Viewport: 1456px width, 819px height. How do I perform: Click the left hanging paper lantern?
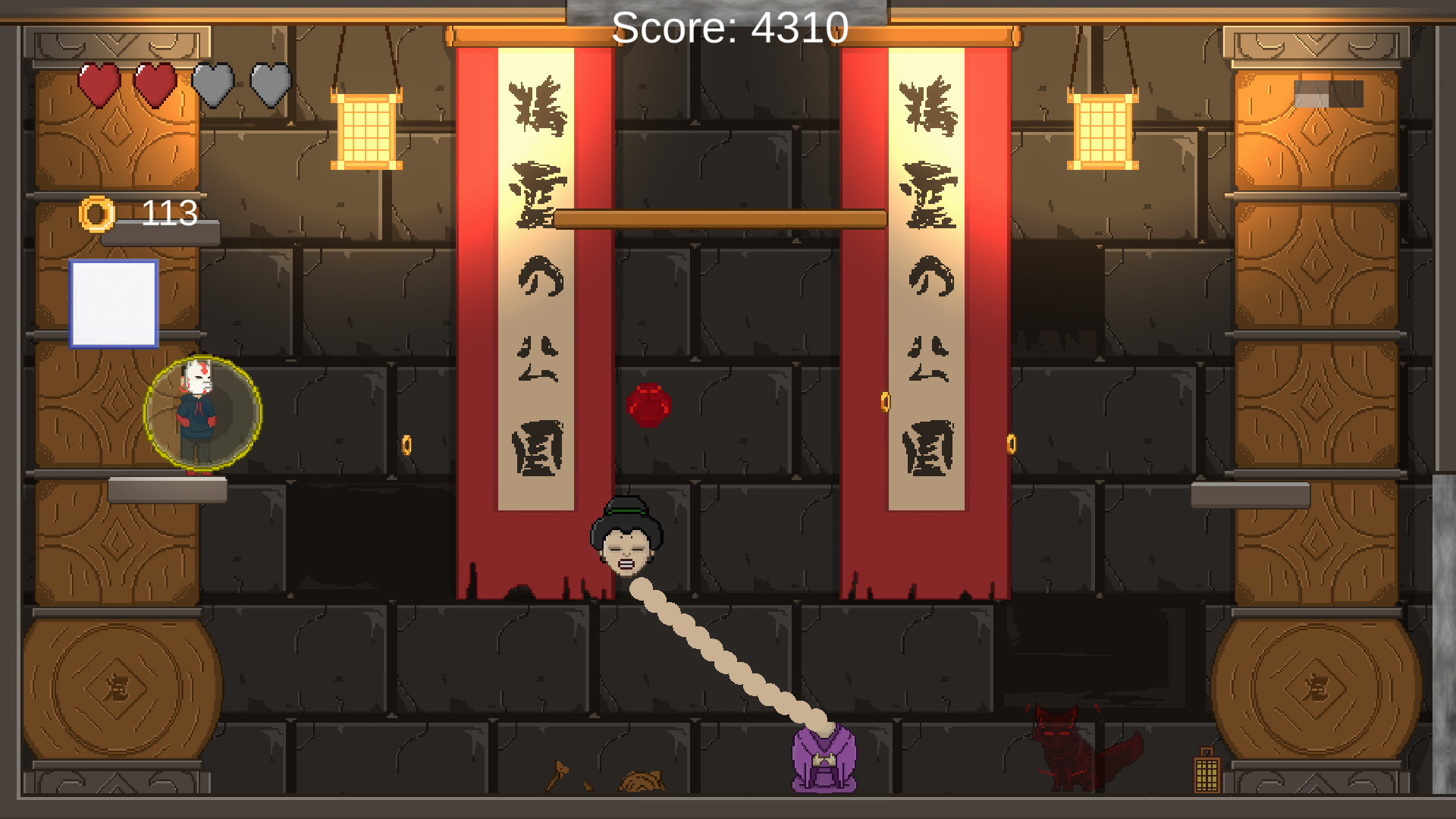click(367, 129)
